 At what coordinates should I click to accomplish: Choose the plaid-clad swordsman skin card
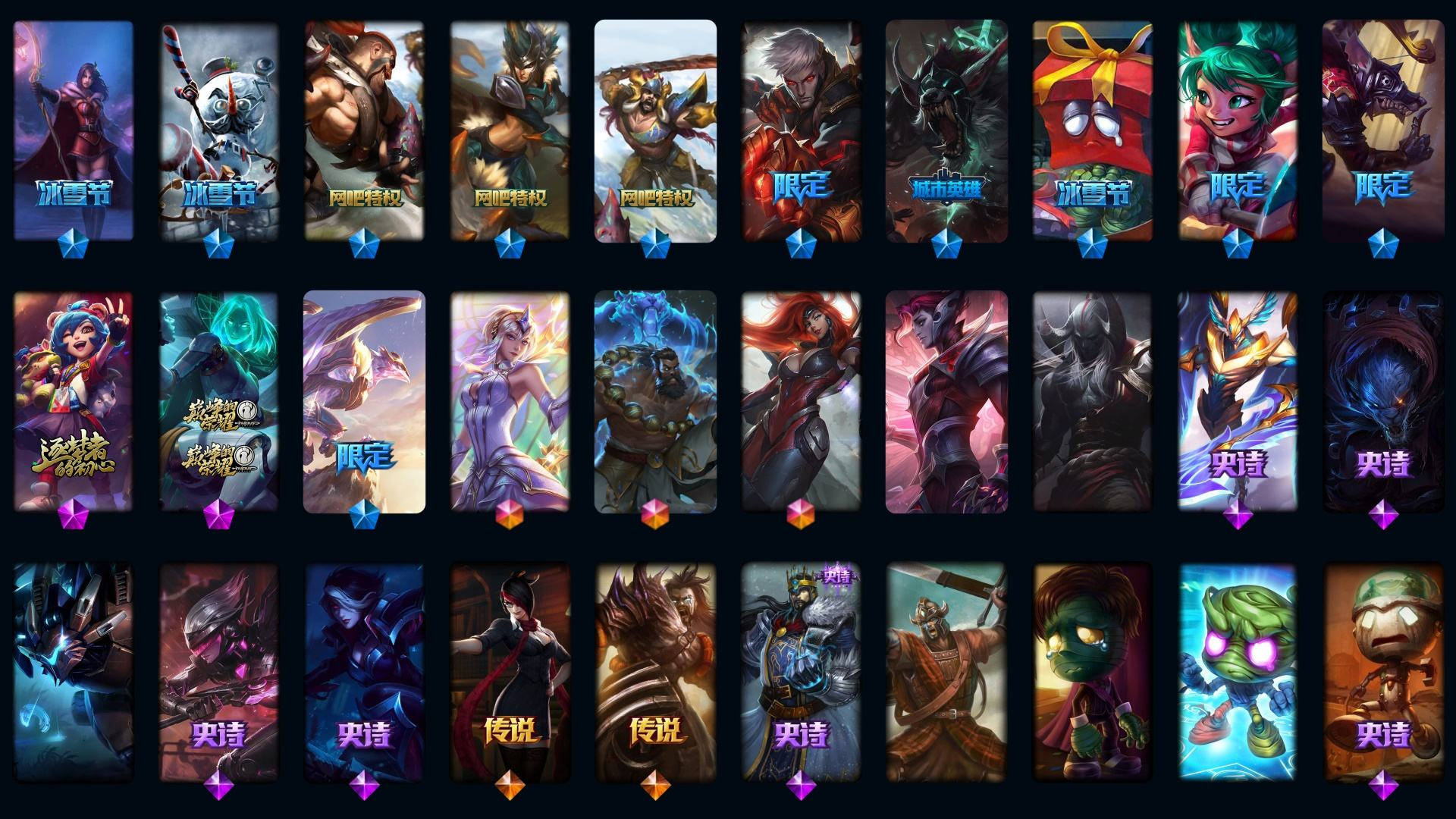tap(946, 673)
